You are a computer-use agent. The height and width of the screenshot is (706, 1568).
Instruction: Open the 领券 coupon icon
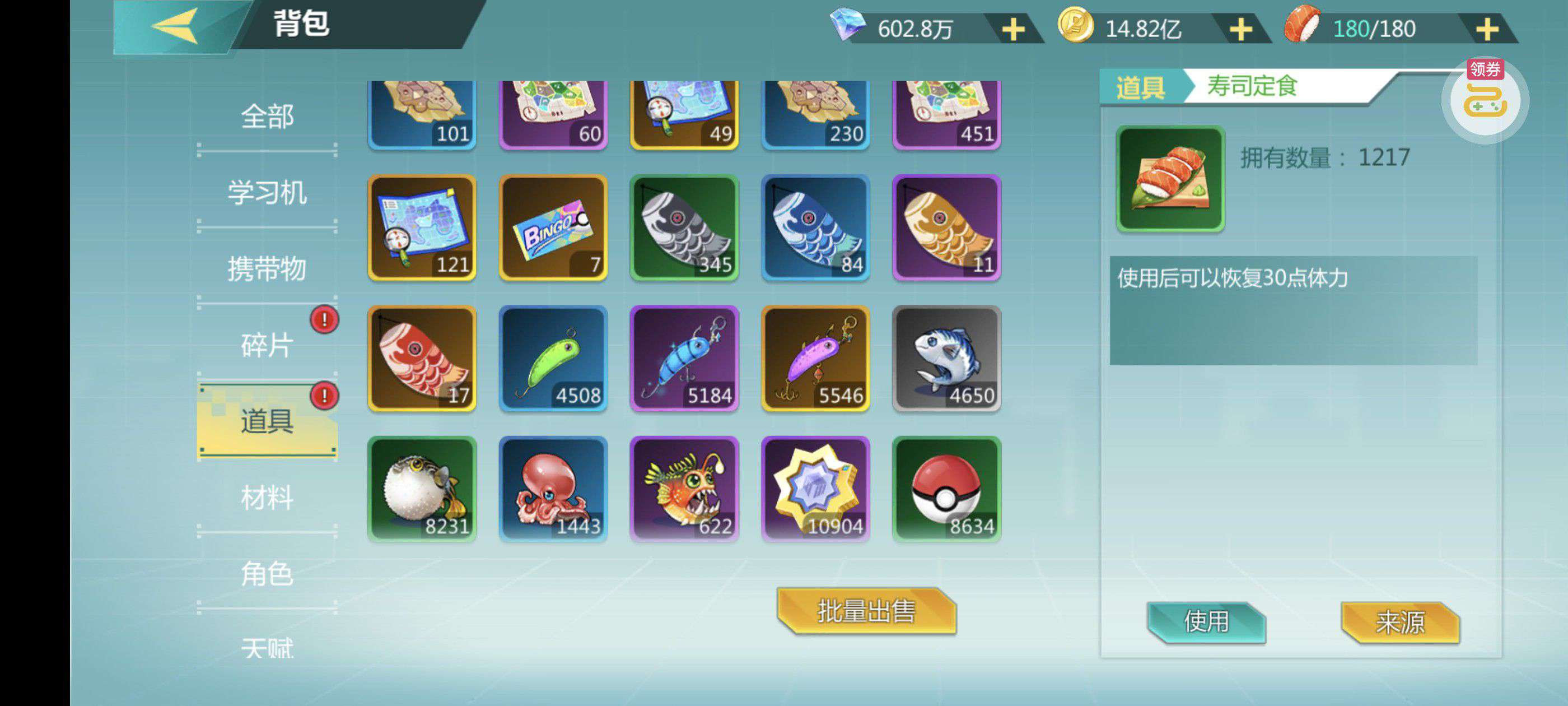point(1485,97)
